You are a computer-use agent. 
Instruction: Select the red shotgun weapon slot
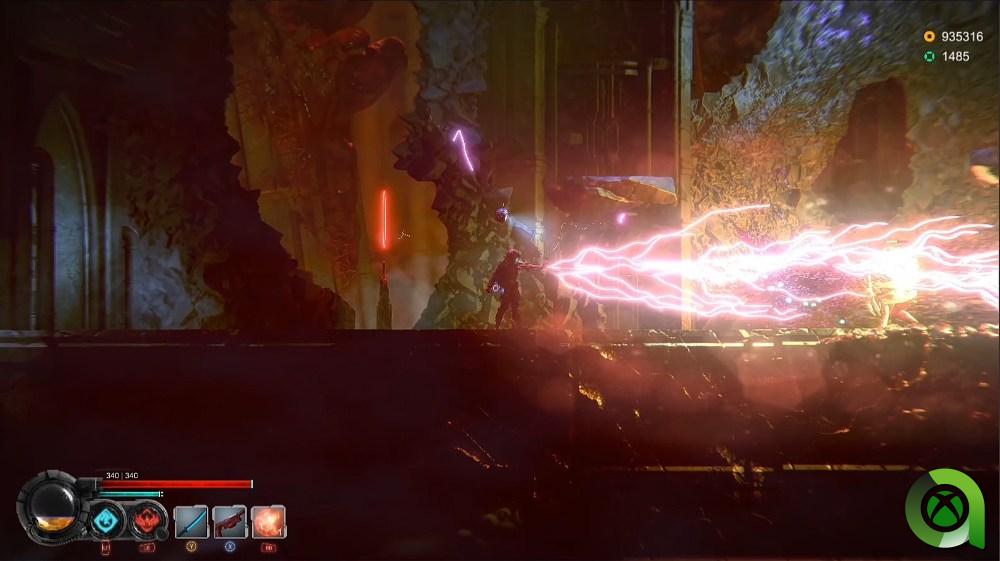[x=229, y=521]
